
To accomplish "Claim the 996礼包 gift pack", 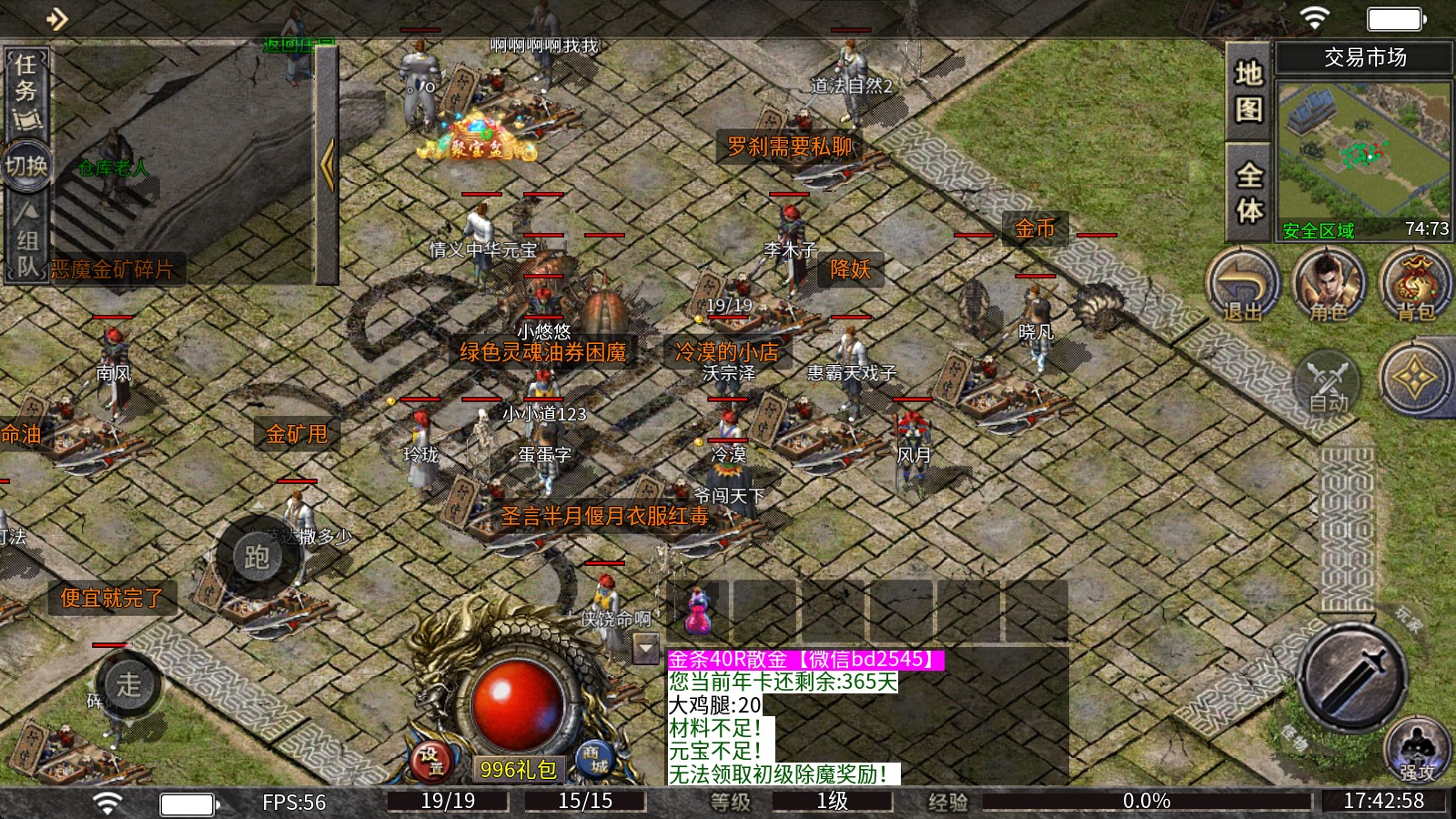I will click(x=518, y=770).
